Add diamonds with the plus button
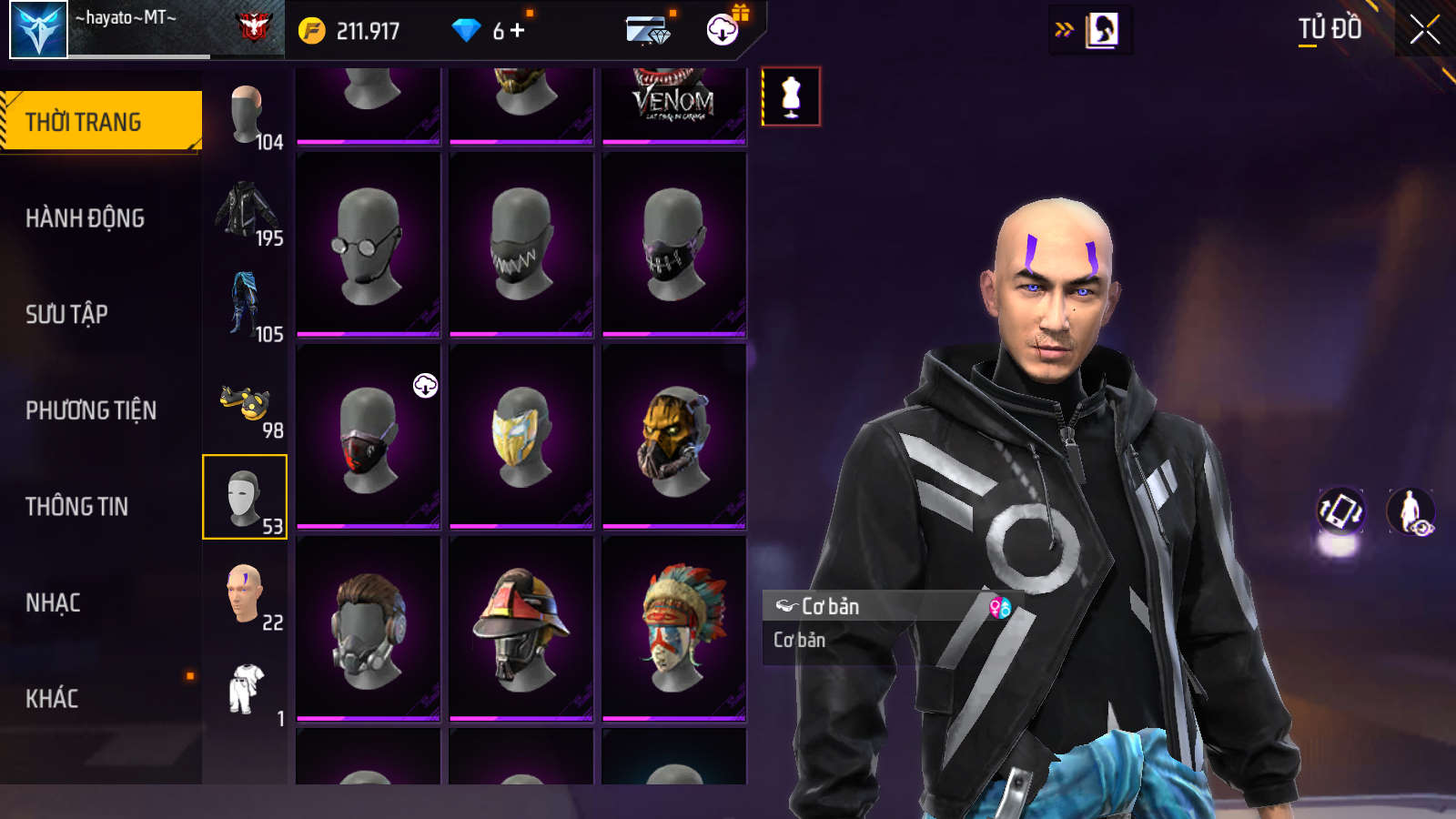The image size is (1456, 819). [518, 31]
